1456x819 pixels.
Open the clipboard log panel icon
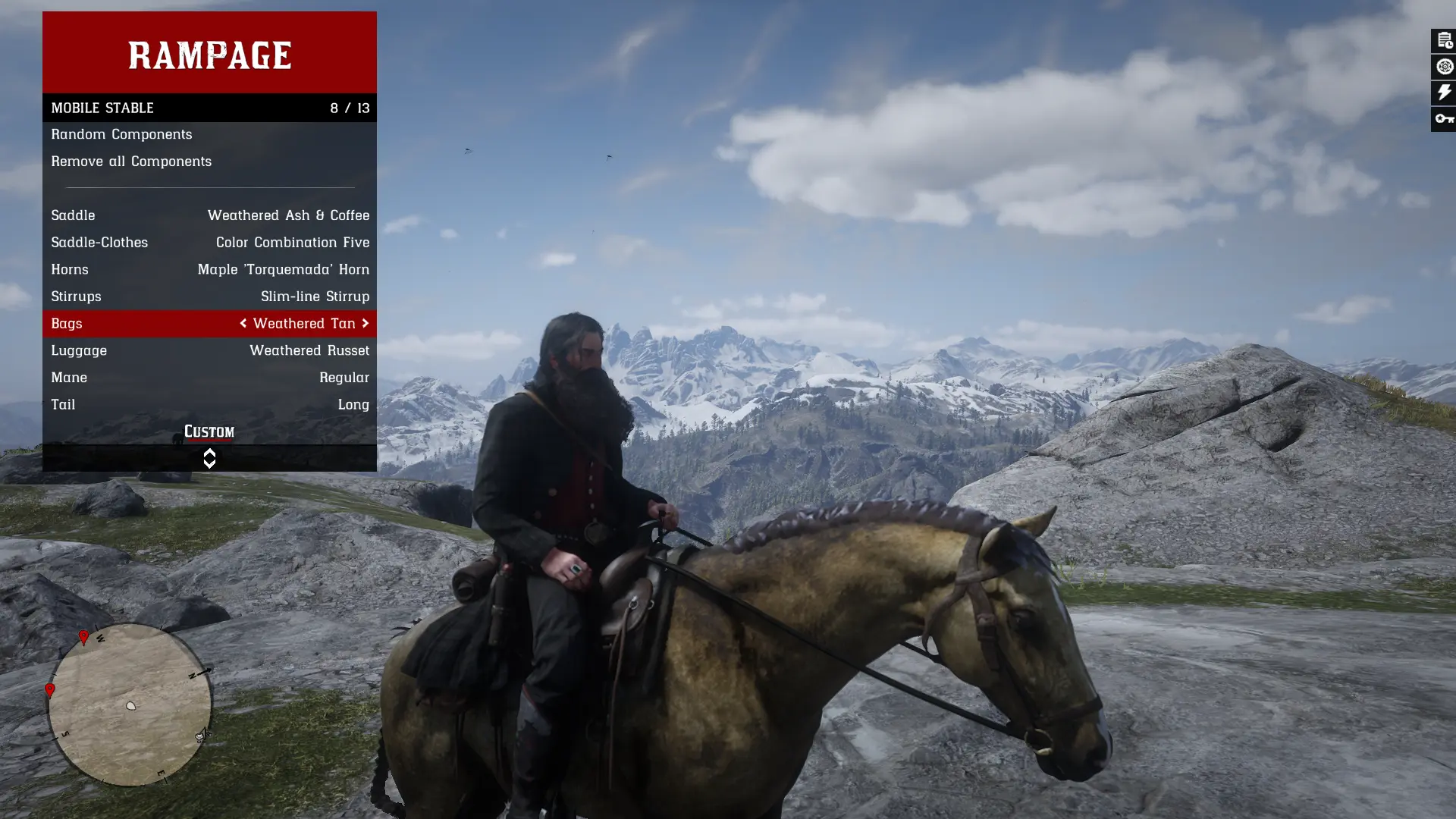coord(1444,40)
